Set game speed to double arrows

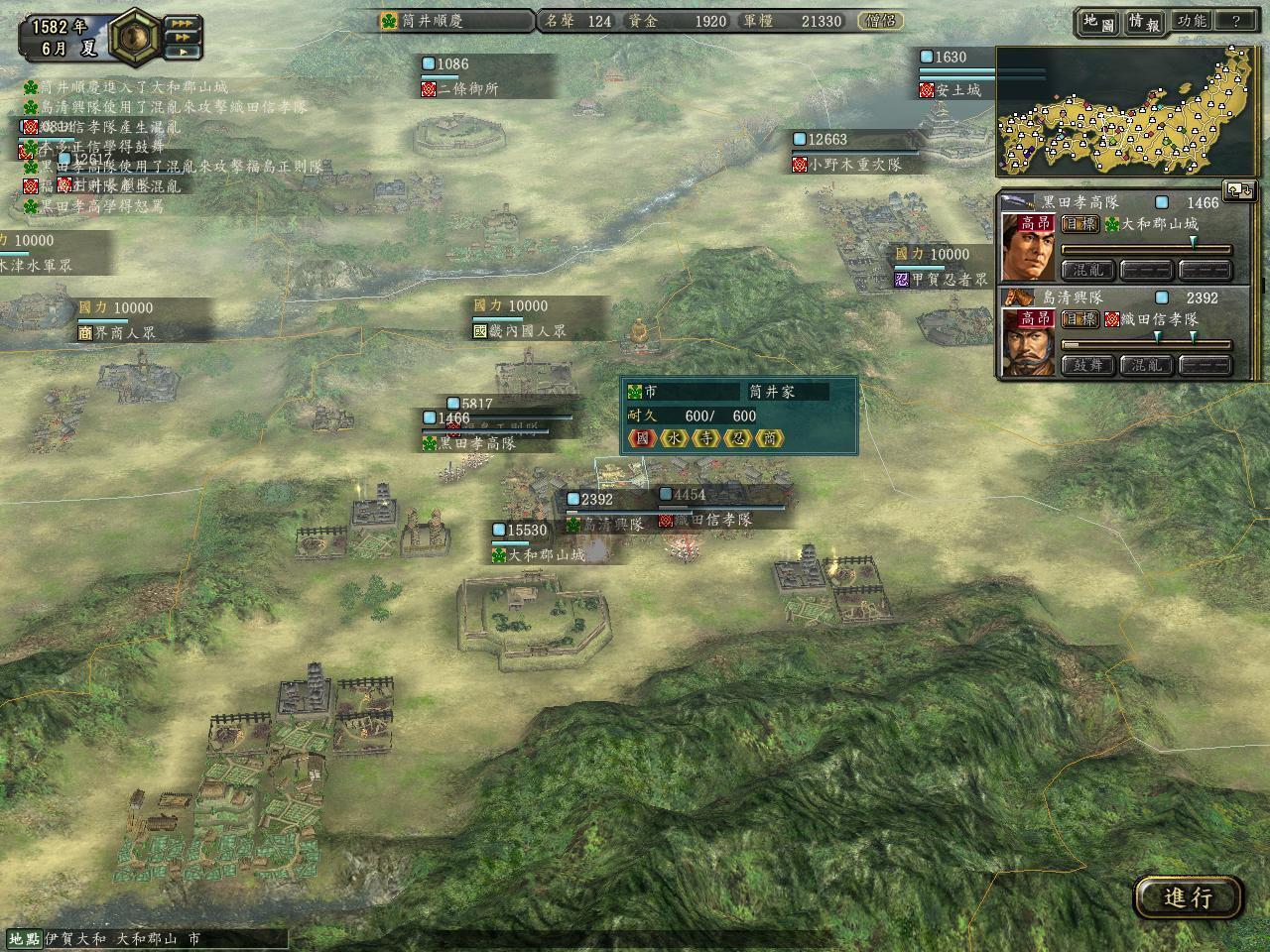182,37
